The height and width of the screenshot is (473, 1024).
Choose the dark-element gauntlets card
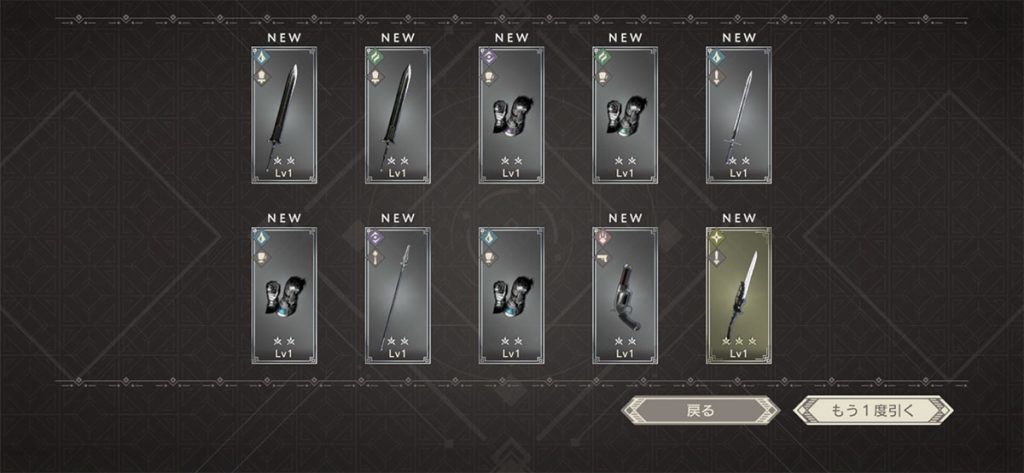[x=511, y=115]
